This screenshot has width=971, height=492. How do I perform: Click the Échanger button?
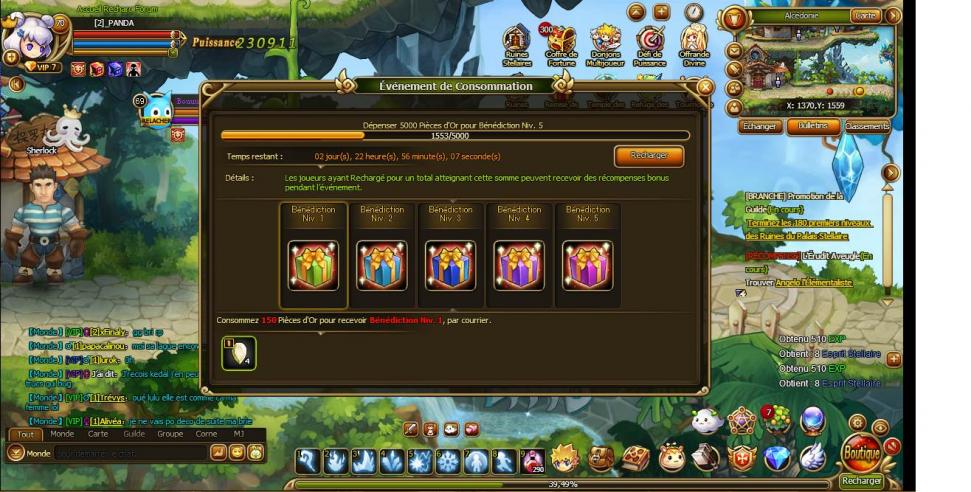760,127
